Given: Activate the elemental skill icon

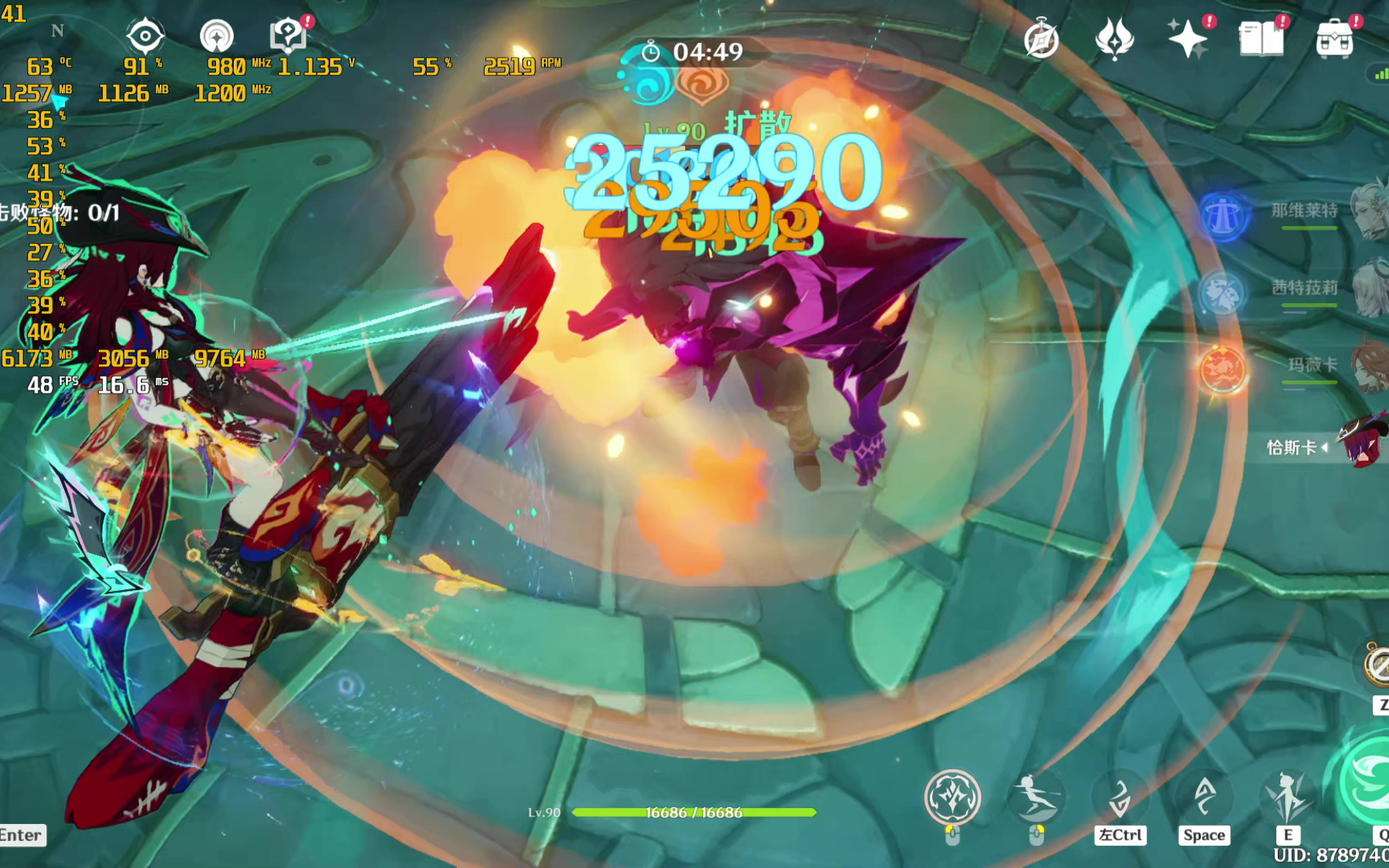Looking at the screenshot, I should click(1287, 797).
